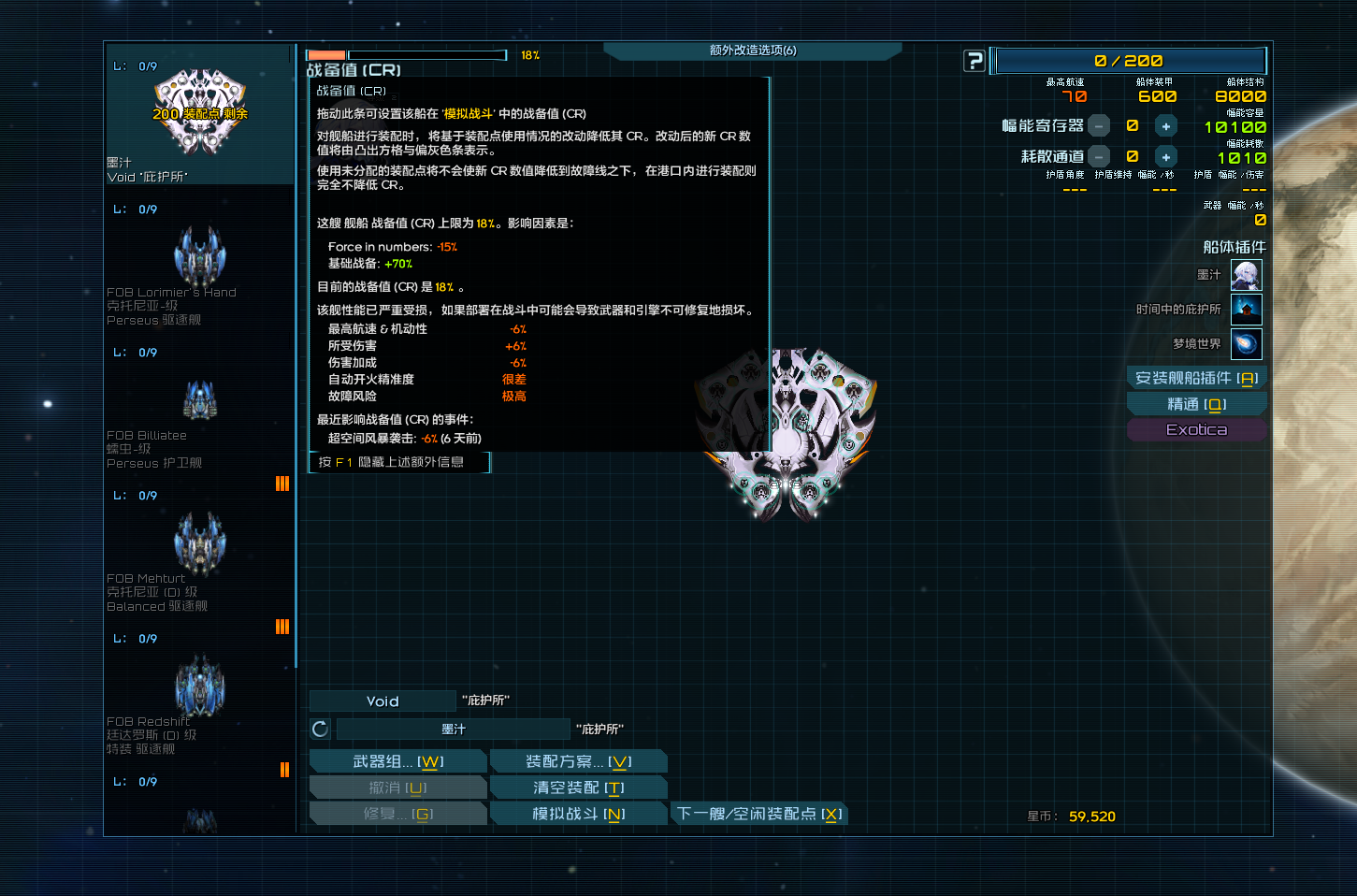
Task: Click the 清空装配 [T] button
Action: 579,787
